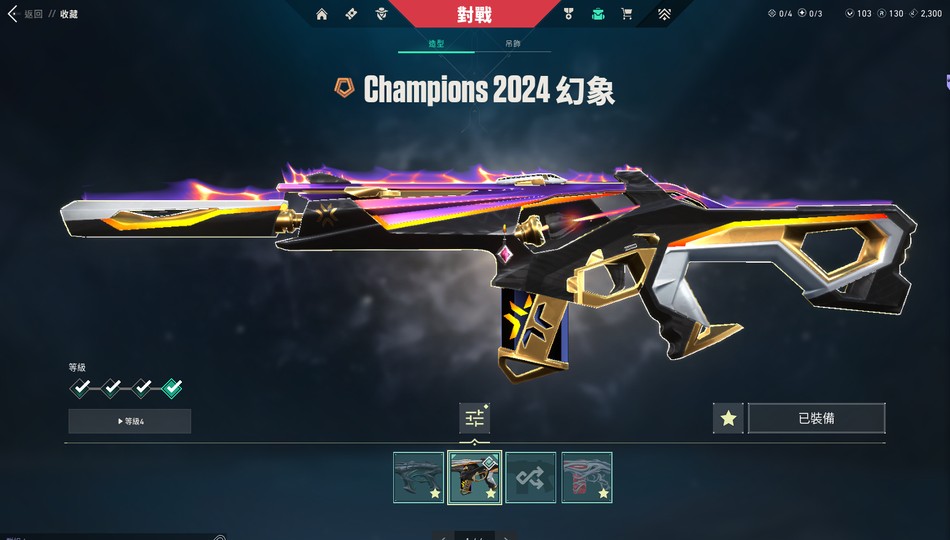Go back using the 返回 arrow

click(13, 14)
